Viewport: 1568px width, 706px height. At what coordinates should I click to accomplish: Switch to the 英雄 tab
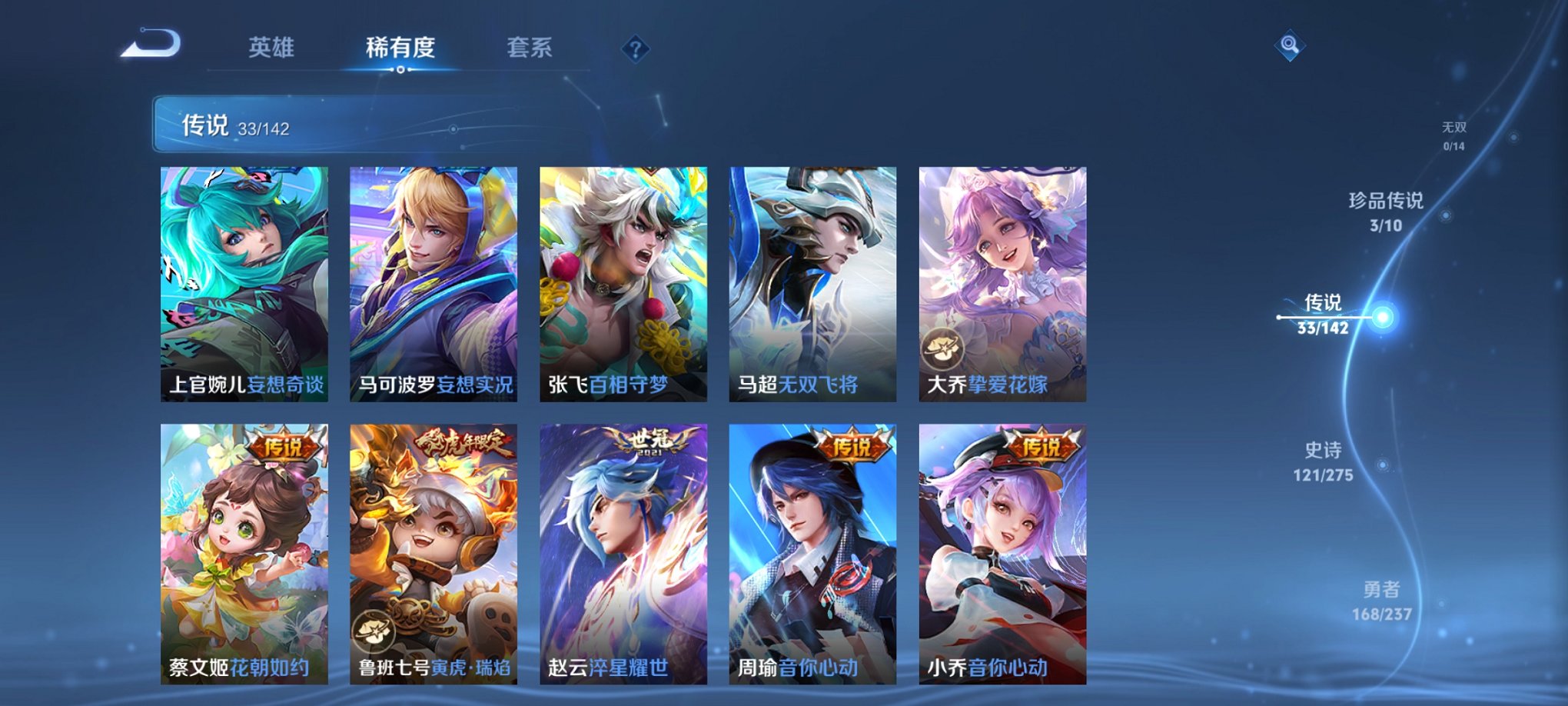272,48
